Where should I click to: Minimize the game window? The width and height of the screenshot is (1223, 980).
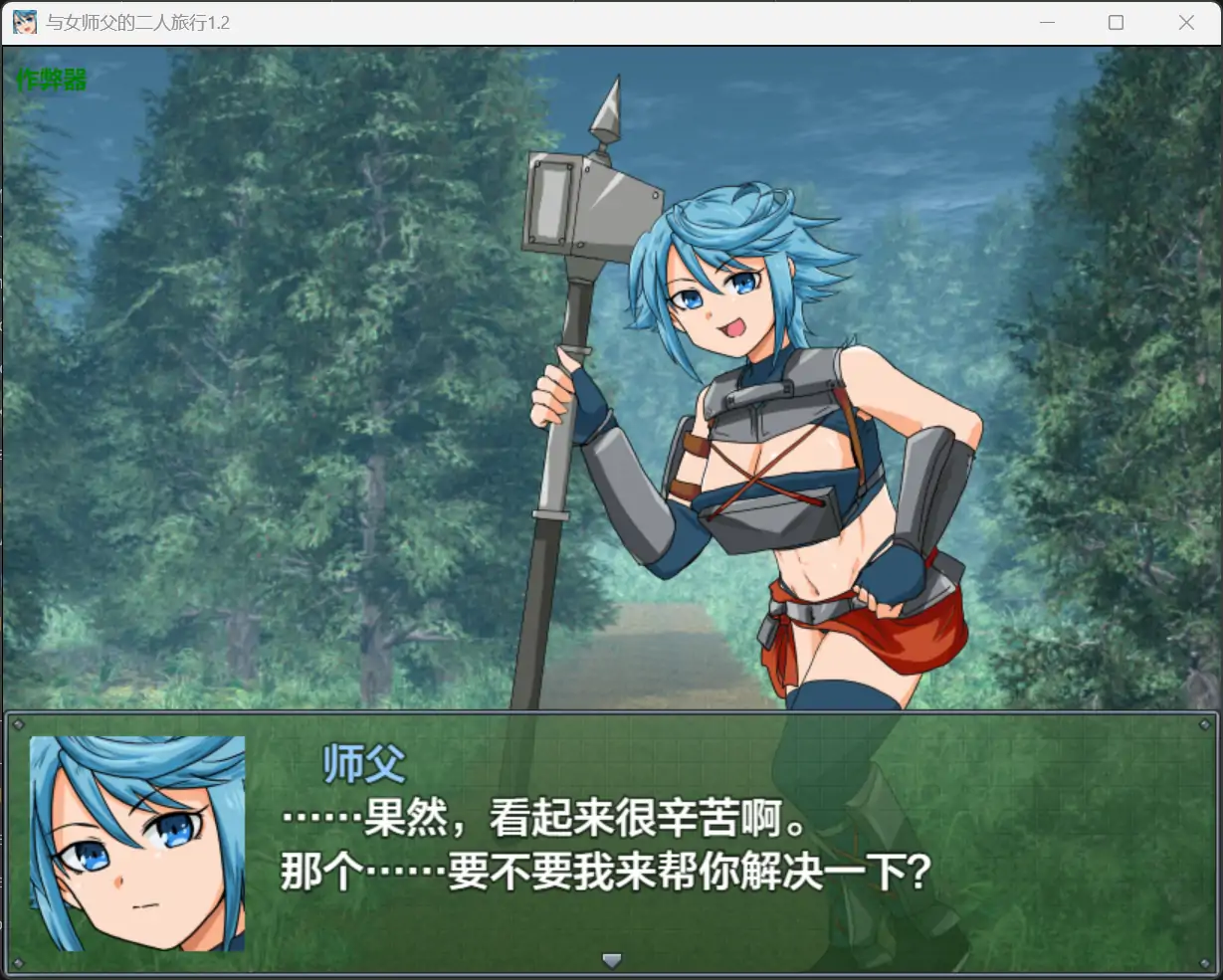1046,22
